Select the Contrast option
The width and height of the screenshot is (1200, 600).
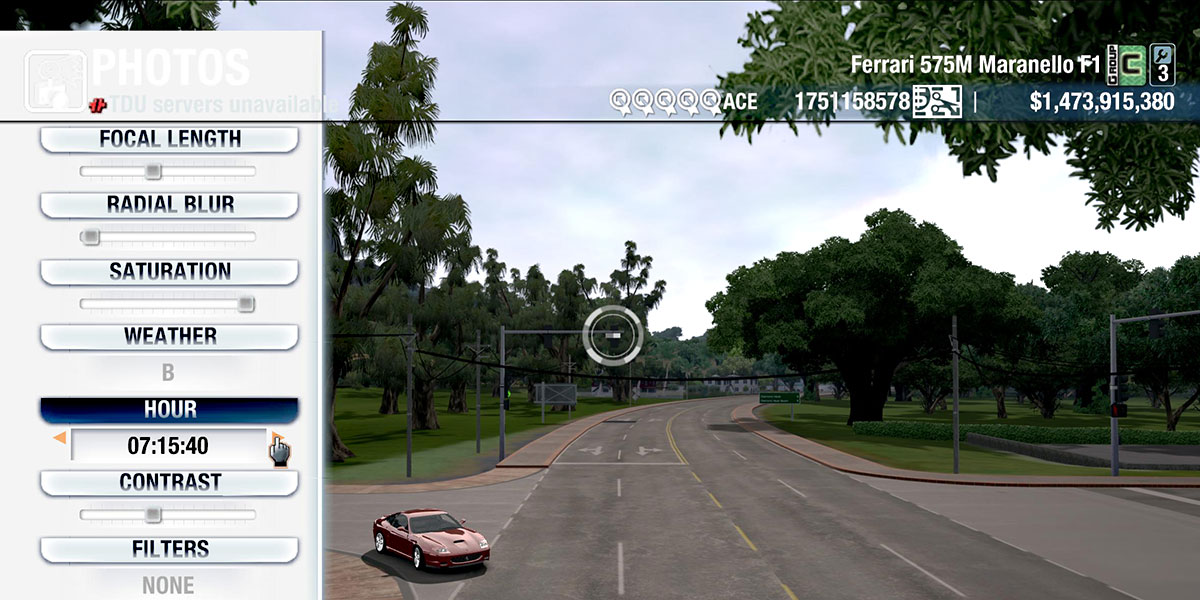pyautogui.click(x=169, y=482)
